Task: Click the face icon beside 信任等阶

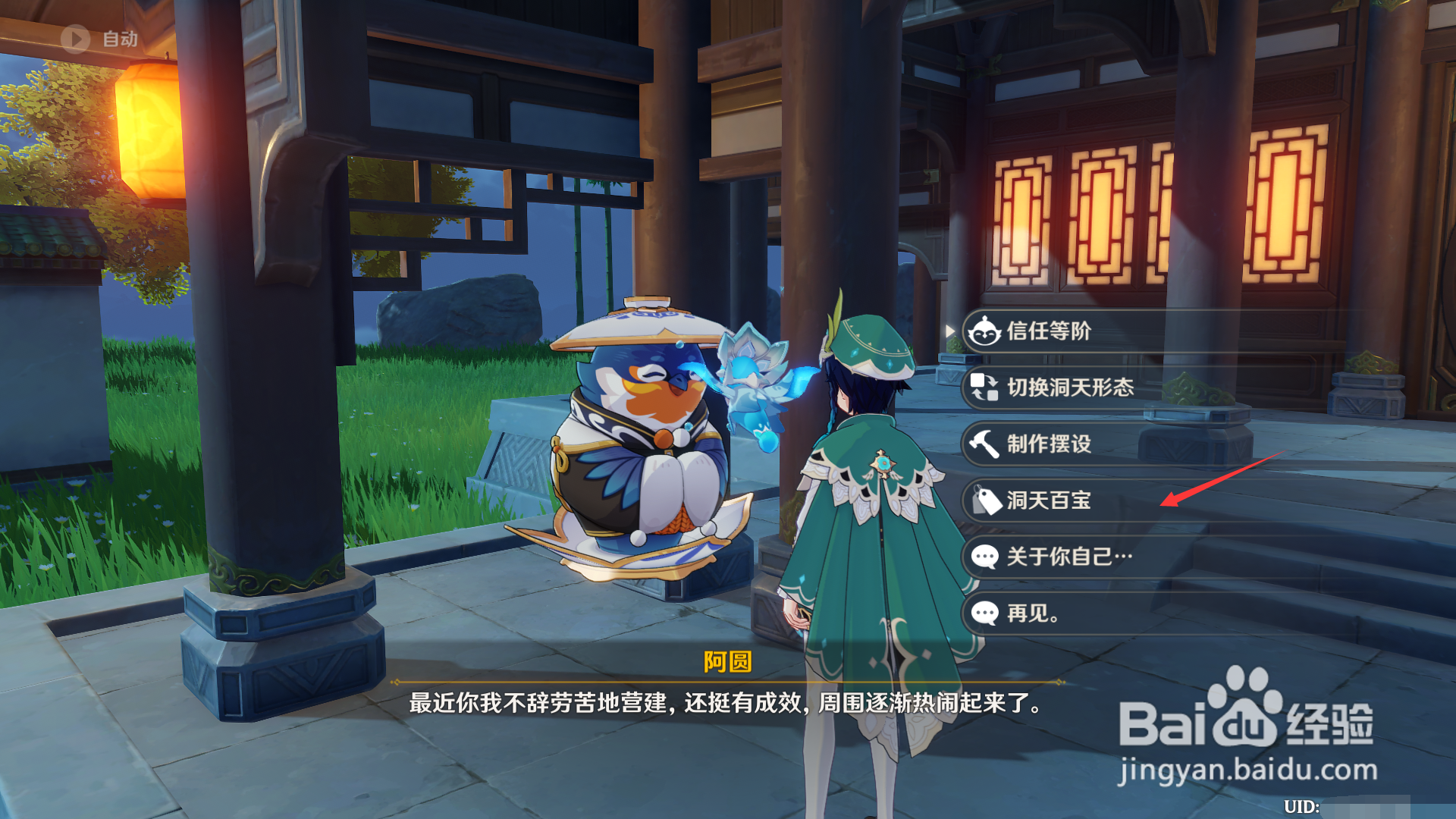Action: coord(984,331)
